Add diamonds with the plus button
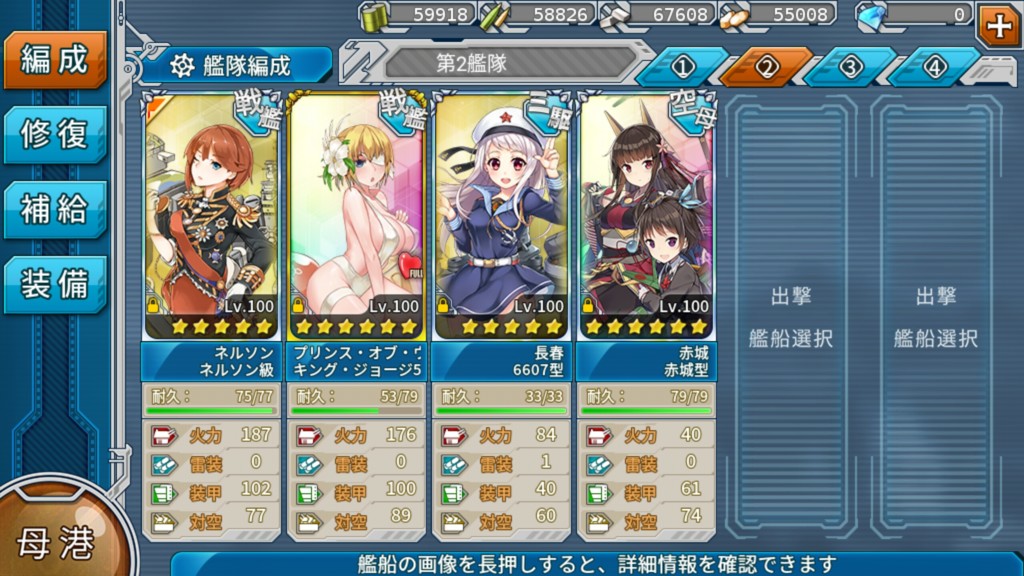This screenshot has width=1024, height=576. tap(999, 26)
